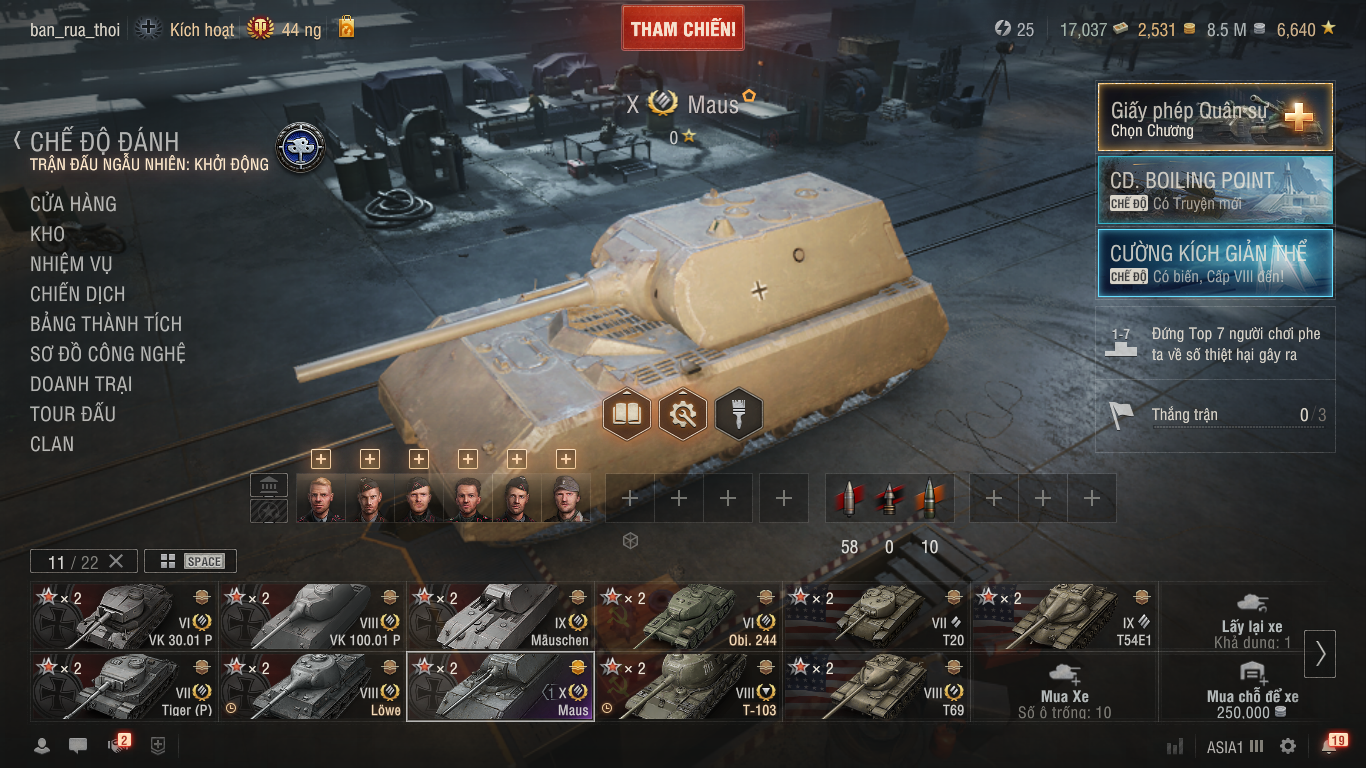Open the TOUR ĐẤU tournaments menu
The height and width of the screenshot is (768, 1366).
click(73, 414)
